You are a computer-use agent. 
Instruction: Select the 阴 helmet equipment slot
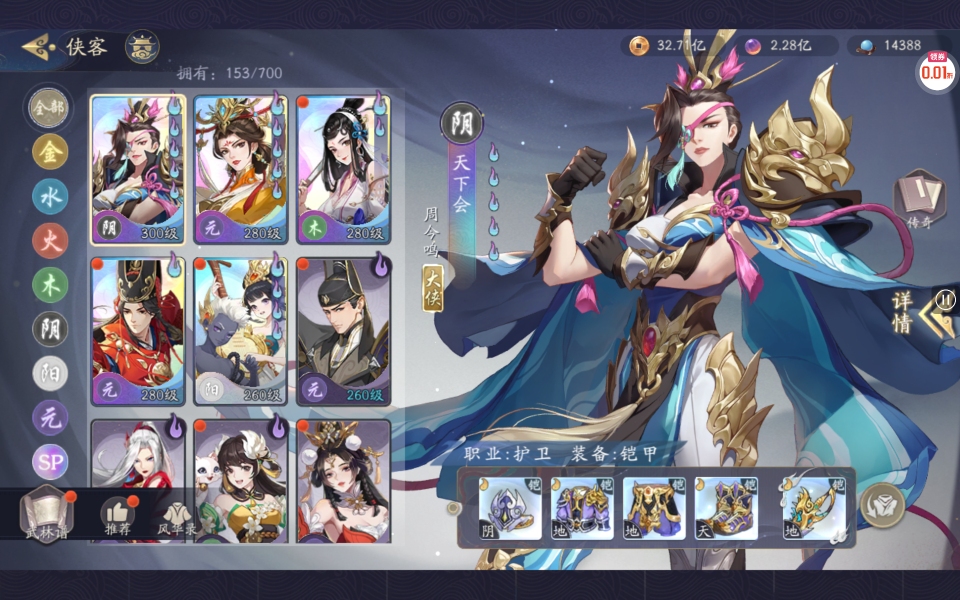pos(509,508)
